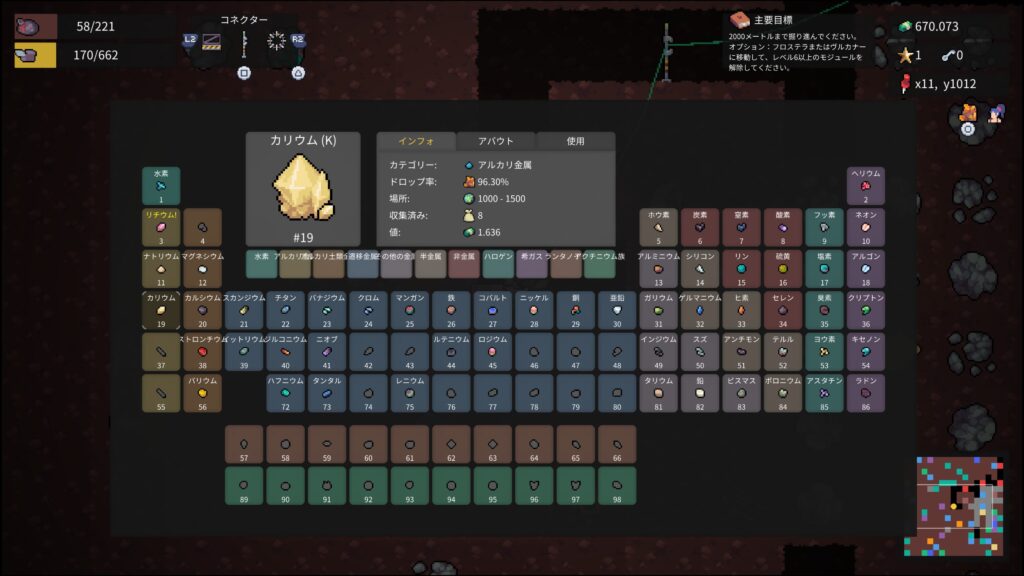
Task: Select the 鉄 element tile
Action: [x=451, y=310]
